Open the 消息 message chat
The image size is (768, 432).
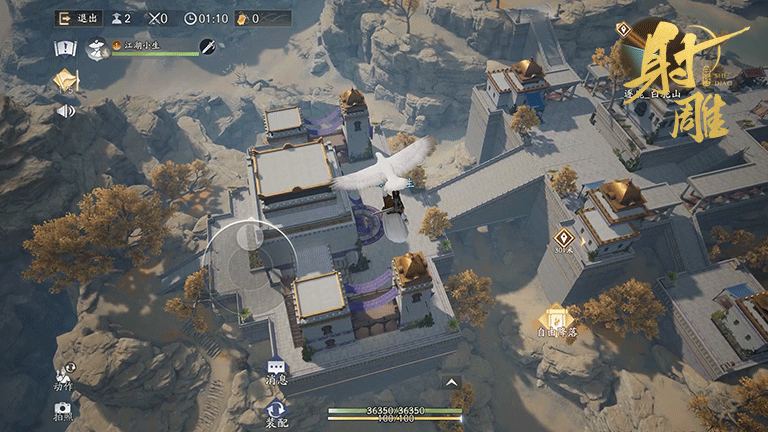pyautogui.click(x=276, y=371)
